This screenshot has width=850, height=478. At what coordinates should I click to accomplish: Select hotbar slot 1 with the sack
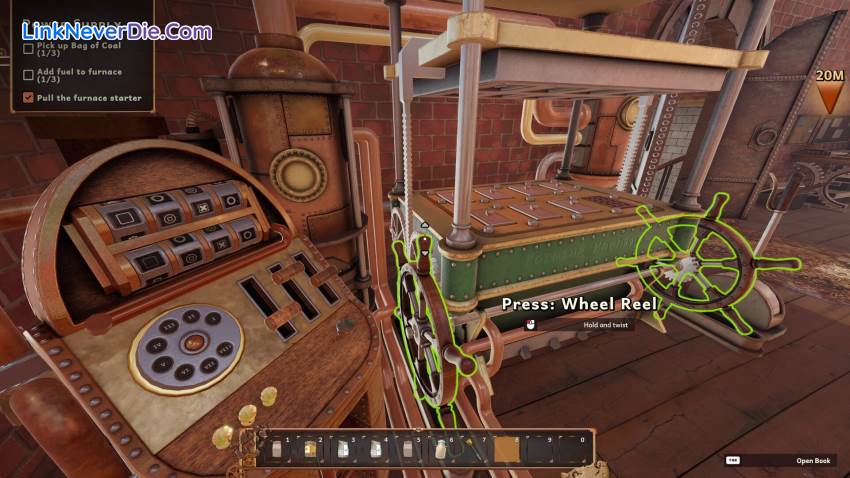pos(276,450)
